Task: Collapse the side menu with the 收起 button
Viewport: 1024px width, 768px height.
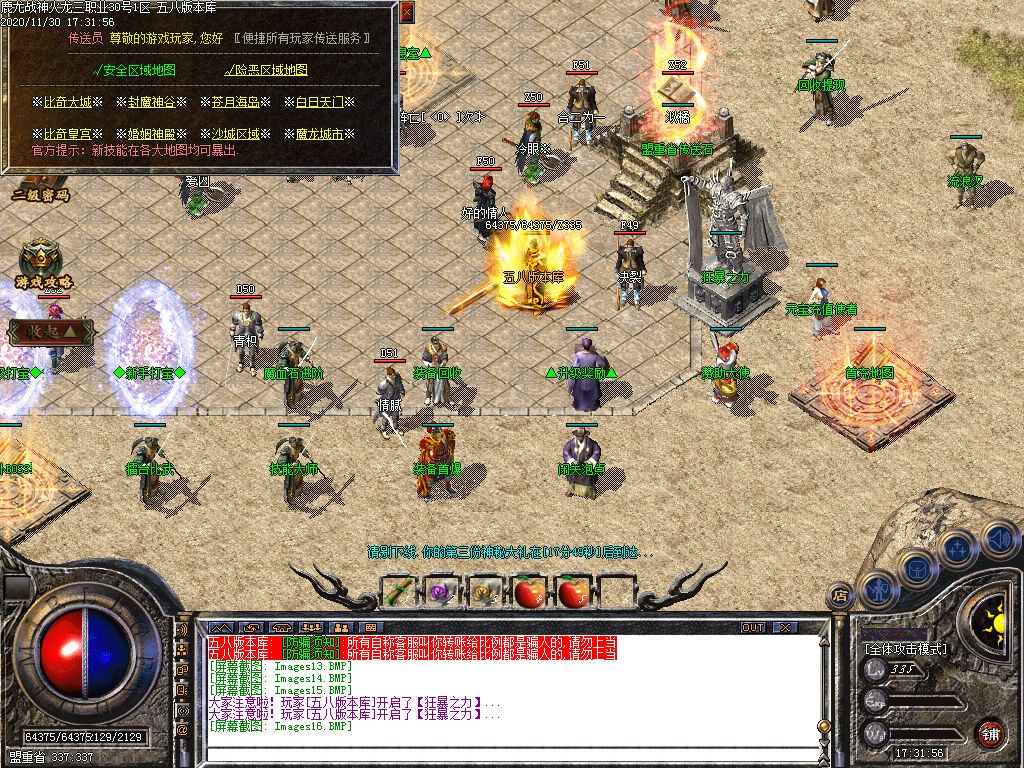Action: (x=50, y=330)
